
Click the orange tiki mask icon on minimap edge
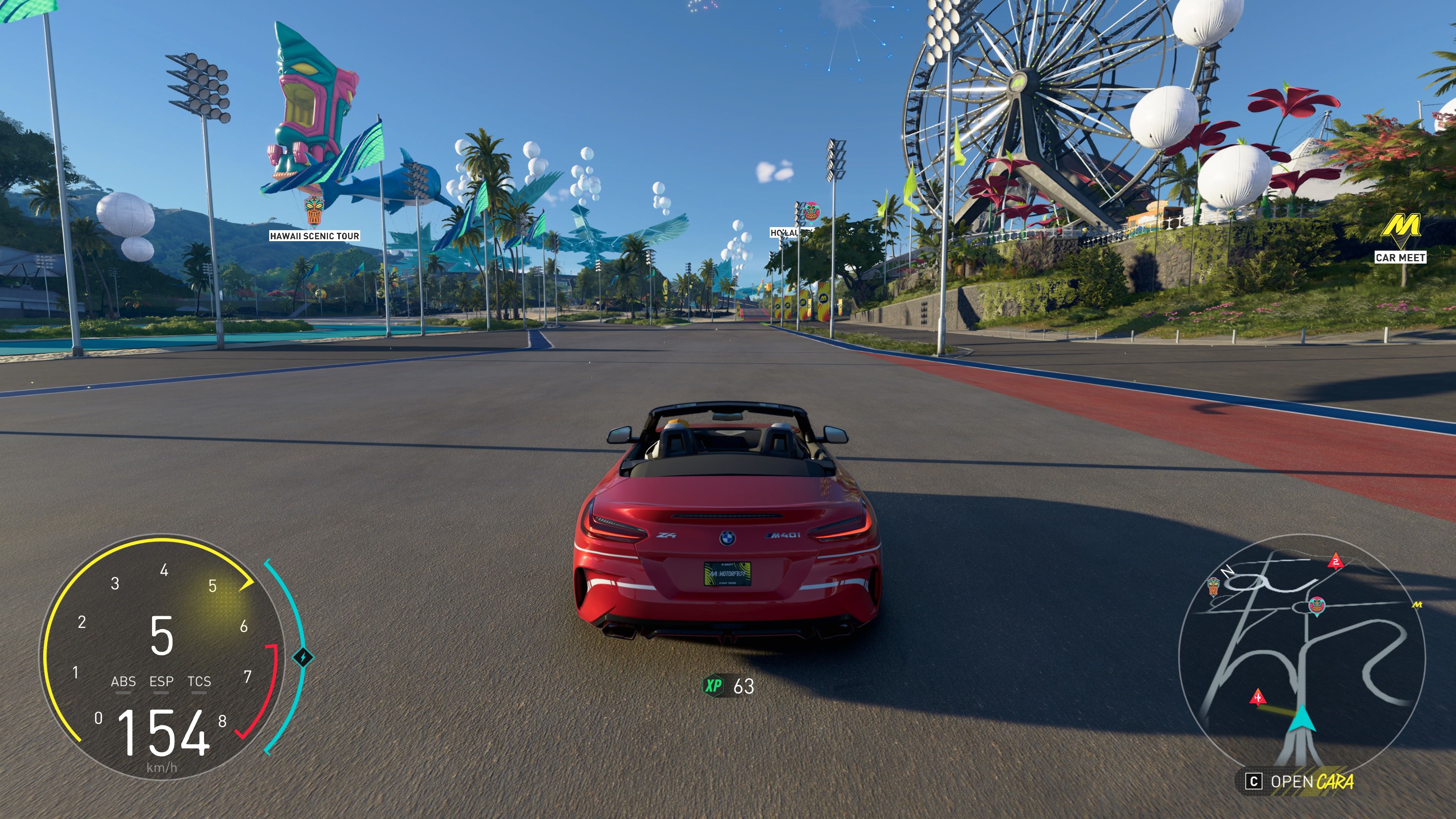click(x=1213, y=586)
